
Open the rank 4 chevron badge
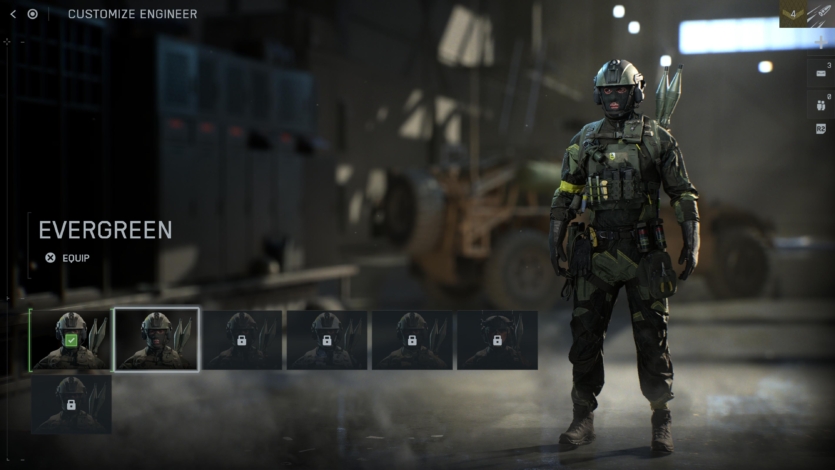coord(792,13)
